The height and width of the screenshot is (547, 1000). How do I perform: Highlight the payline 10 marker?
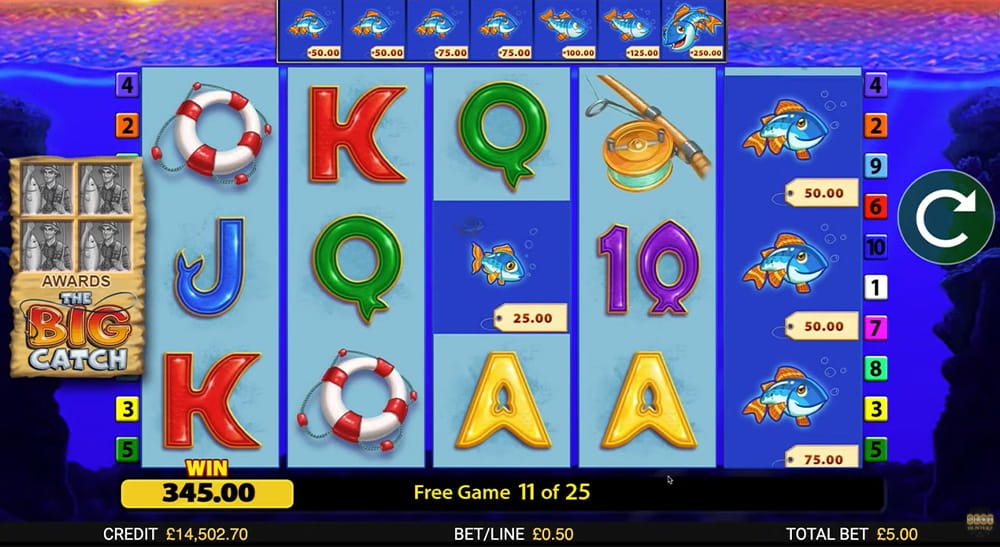click(x=876, y=247)
